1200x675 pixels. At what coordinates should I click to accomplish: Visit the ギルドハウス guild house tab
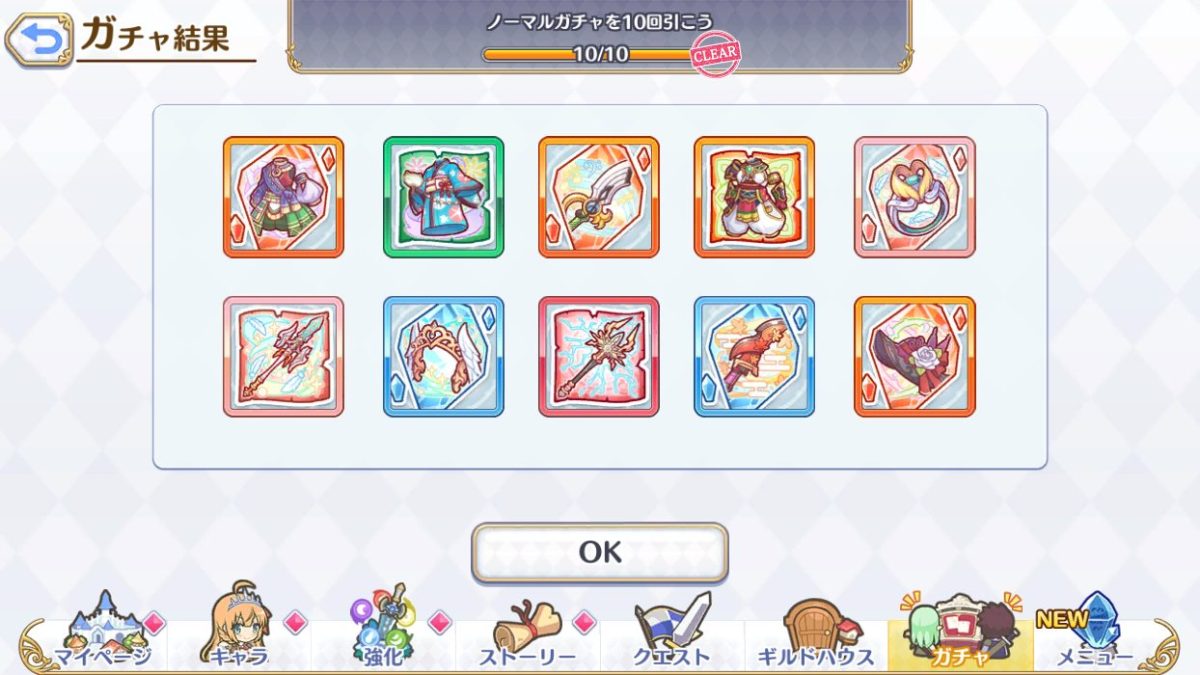(815, 632)
